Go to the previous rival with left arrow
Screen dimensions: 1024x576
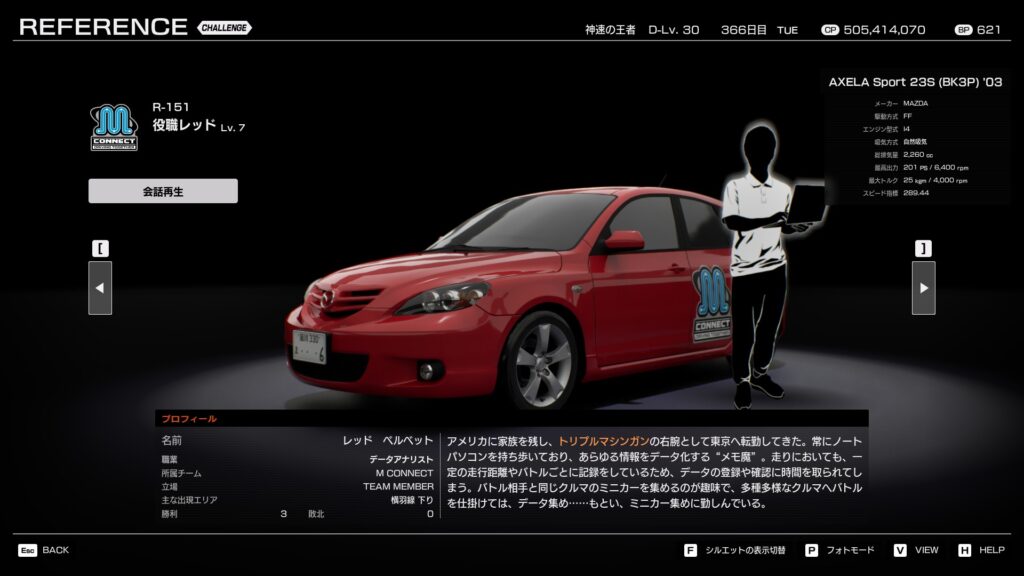(x=100, y=288)
